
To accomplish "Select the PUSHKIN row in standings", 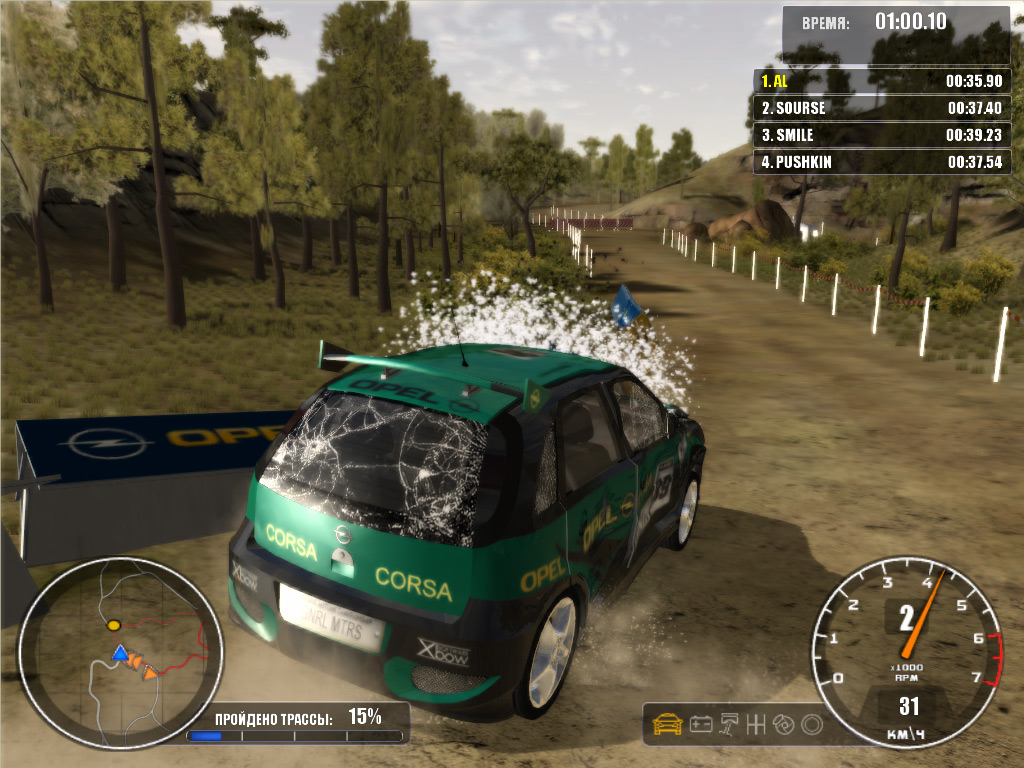I will pyautogui.click(x=881, y=162).
